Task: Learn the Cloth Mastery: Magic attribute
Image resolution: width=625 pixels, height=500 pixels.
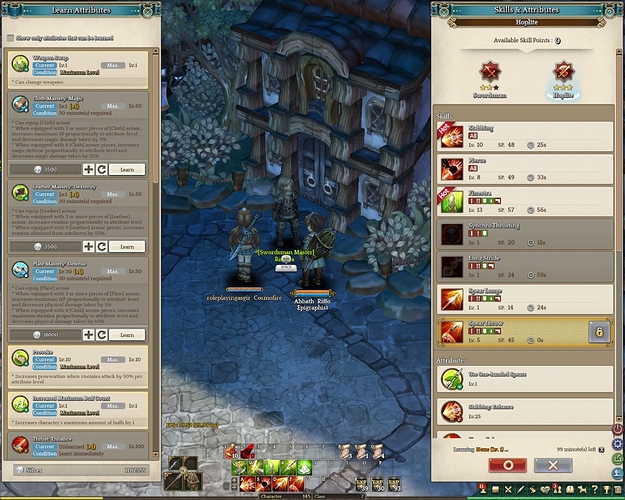Action: point(127,170)
